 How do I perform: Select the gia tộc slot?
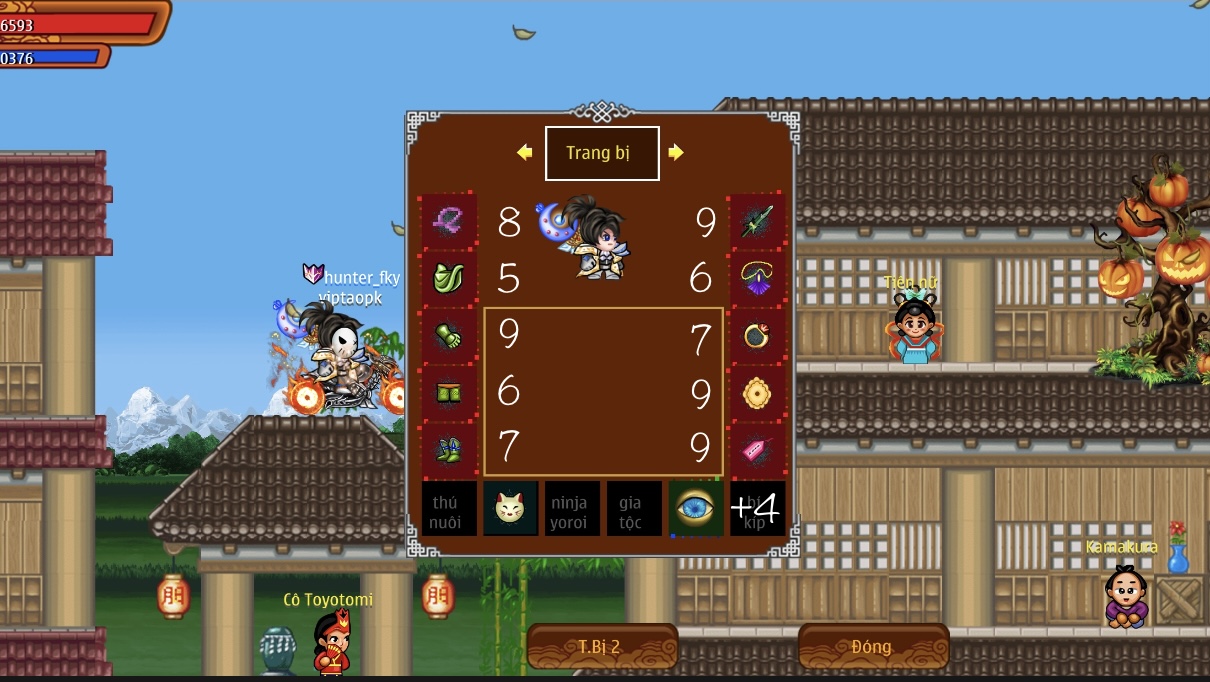point(634,509)
